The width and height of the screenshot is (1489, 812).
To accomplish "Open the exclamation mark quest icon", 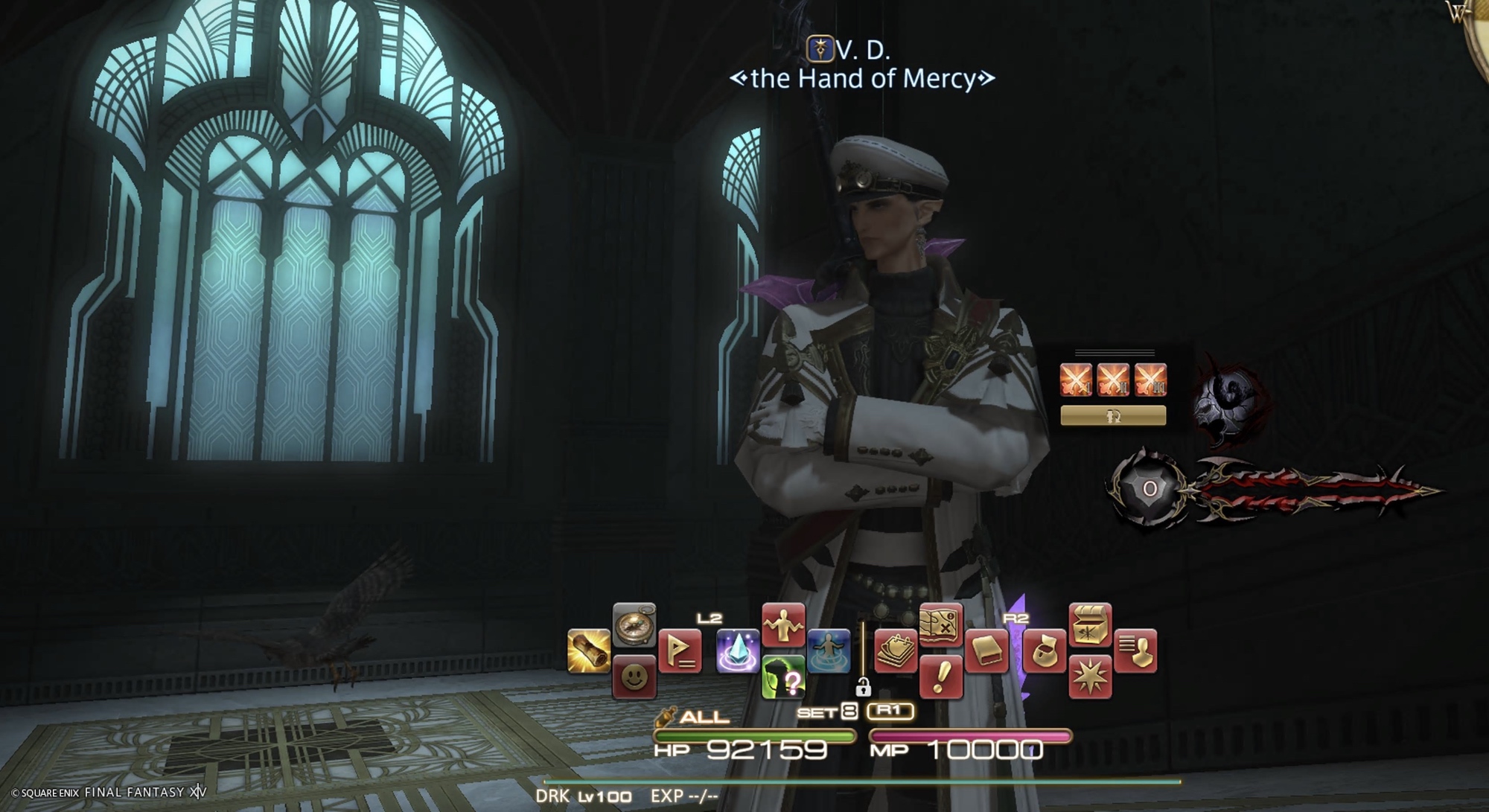I will tap(941, 677).
